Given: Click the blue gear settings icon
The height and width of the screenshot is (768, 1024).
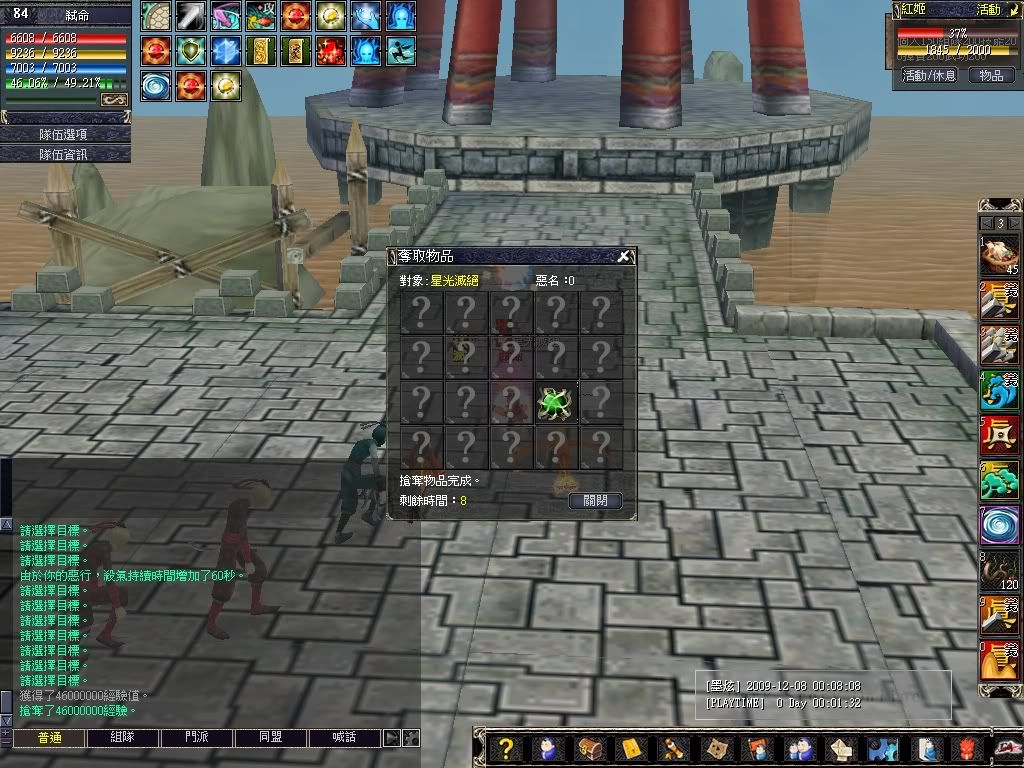Looking at the screenshot, I should 882,749.
